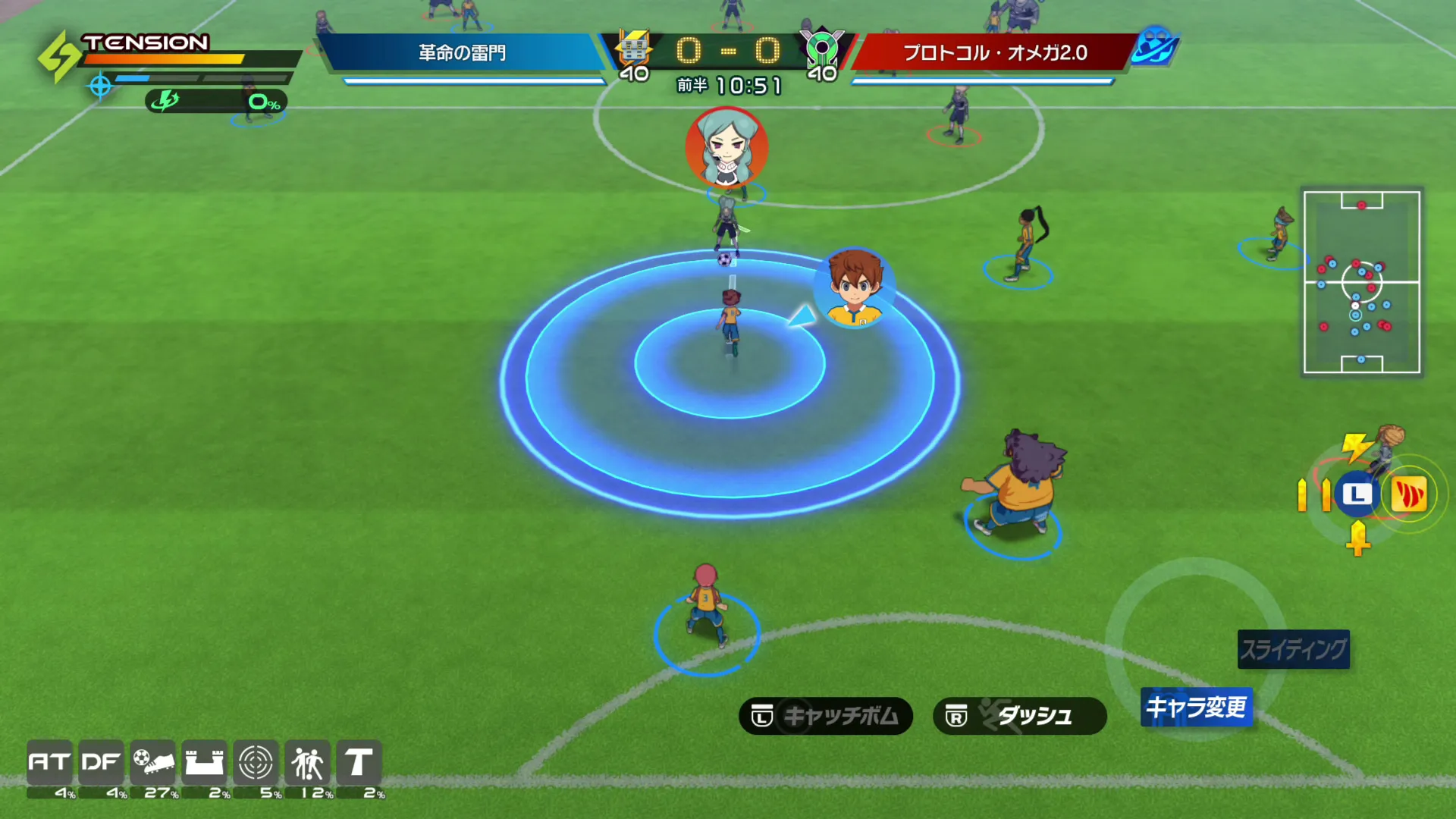Click the プロトコル・オメガ2.0 team banner
Image resolution: width=1456 pixels, height=819 pixels.
[994, 52]
